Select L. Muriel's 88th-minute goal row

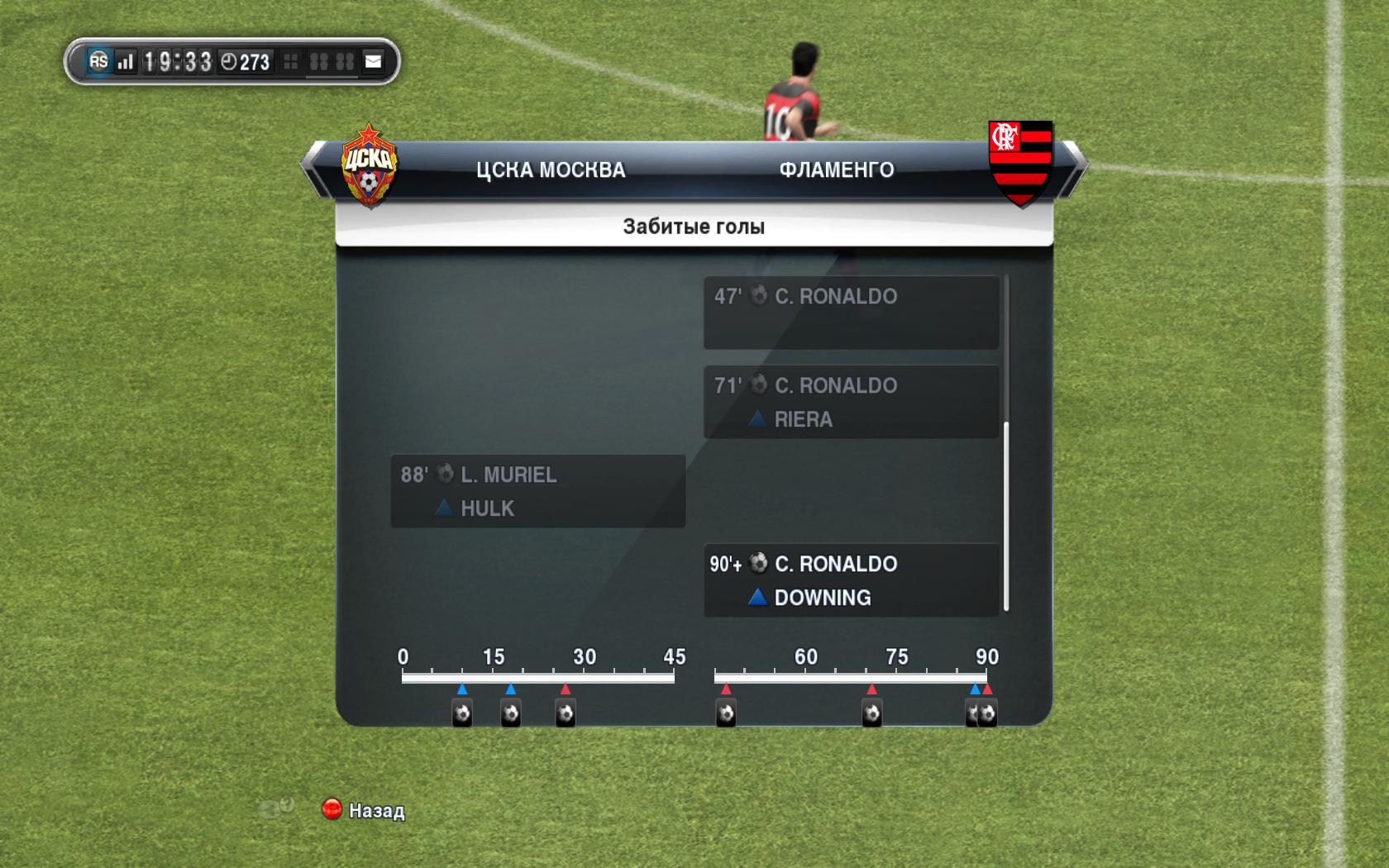[537, 491]
